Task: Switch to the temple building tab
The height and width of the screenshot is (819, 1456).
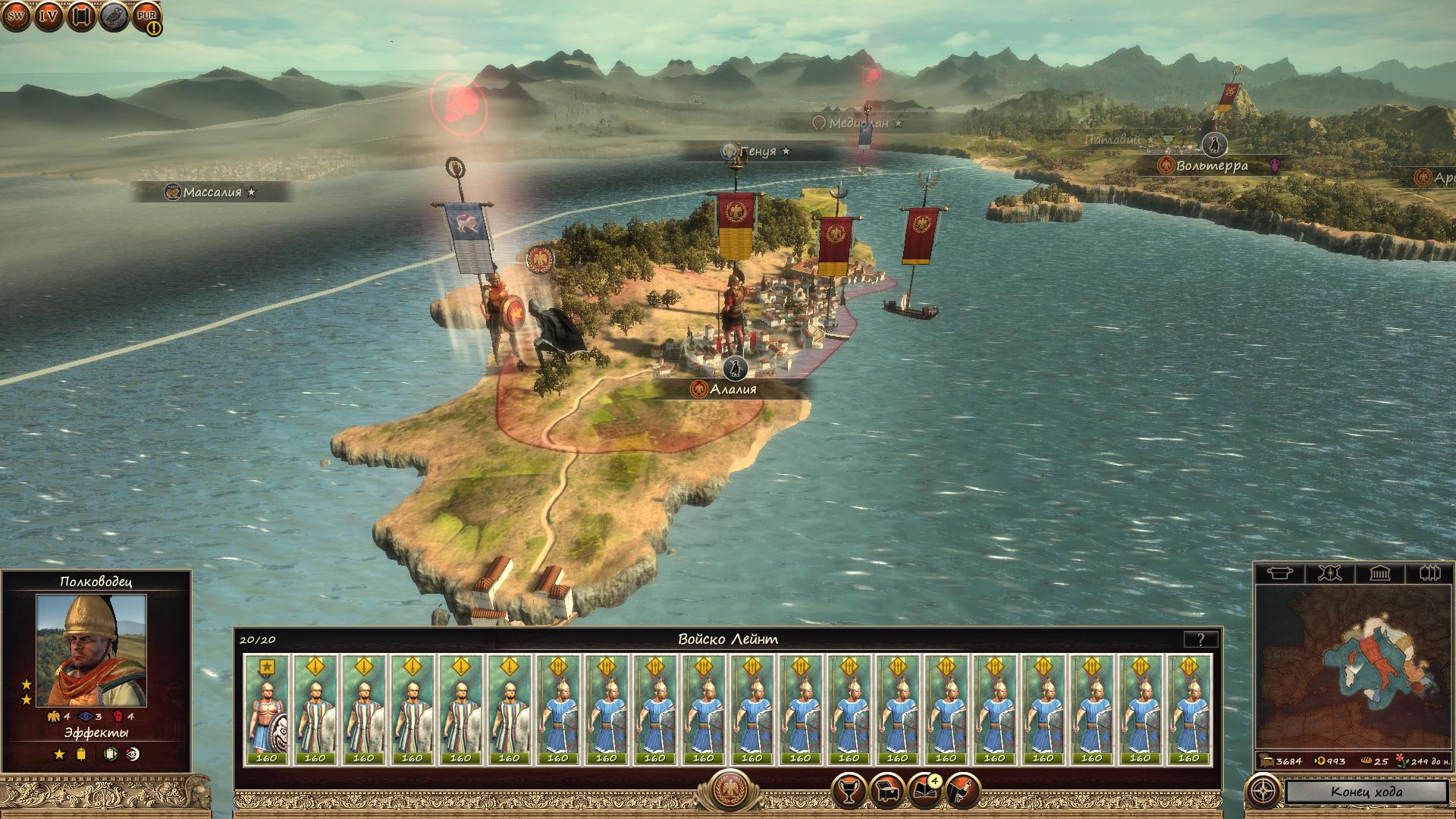Action: (x=1379, y=573)
